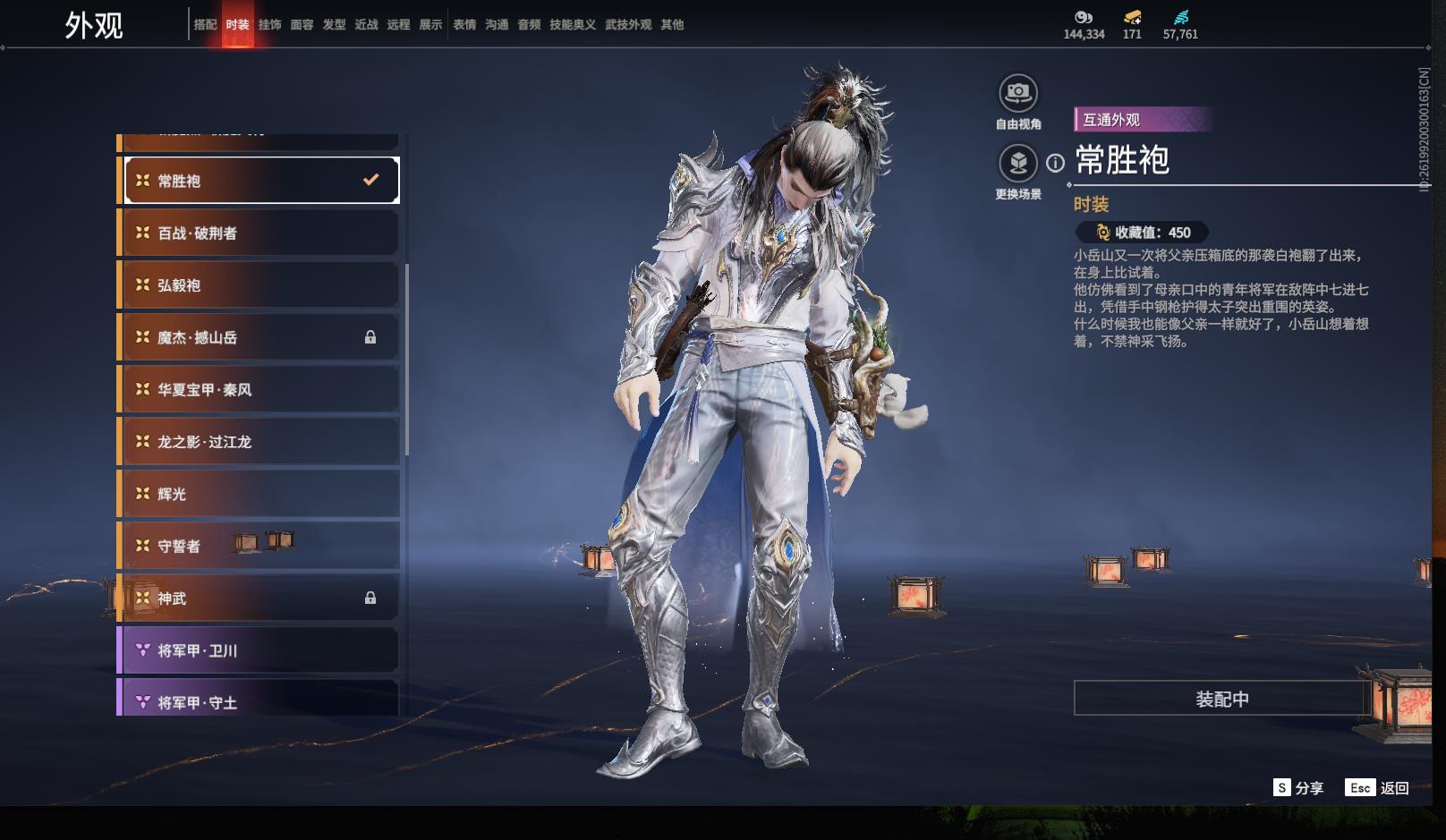The height and width of the screenshot is (840, 1446).
Task: Open the 发型 hairstyle tab
Action: click(x=334, y=25)
